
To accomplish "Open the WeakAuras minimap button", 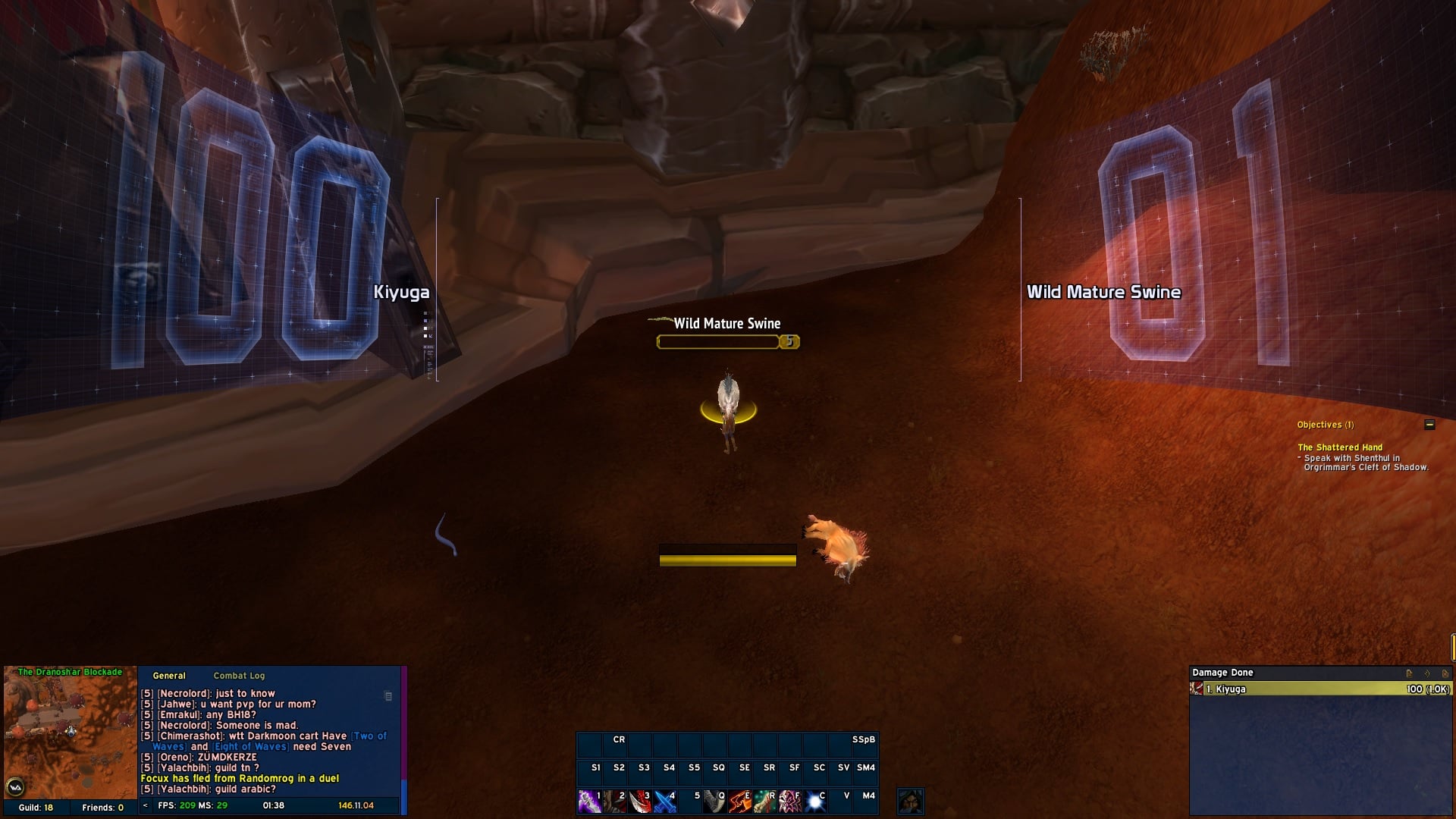I will pos(14,786).
